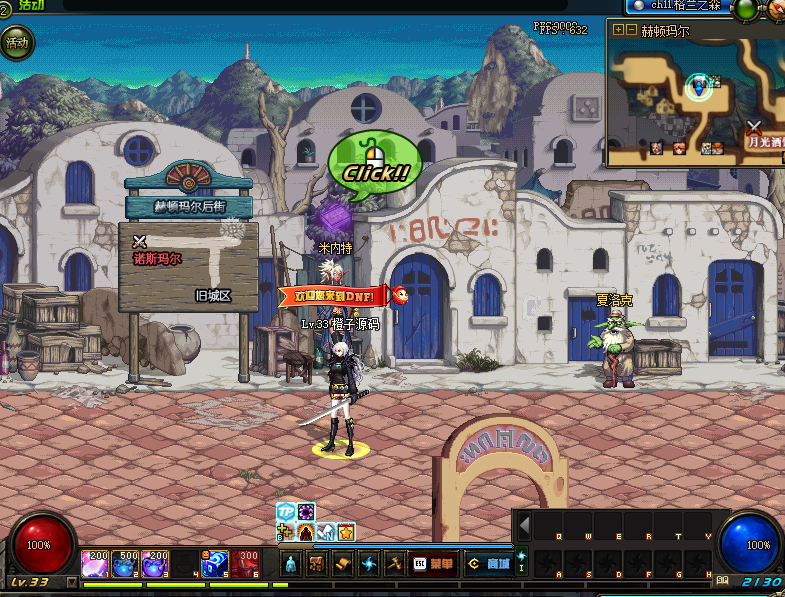Use the 500 blue potion quick slot

pyautogui.click(x=126, y=564)
